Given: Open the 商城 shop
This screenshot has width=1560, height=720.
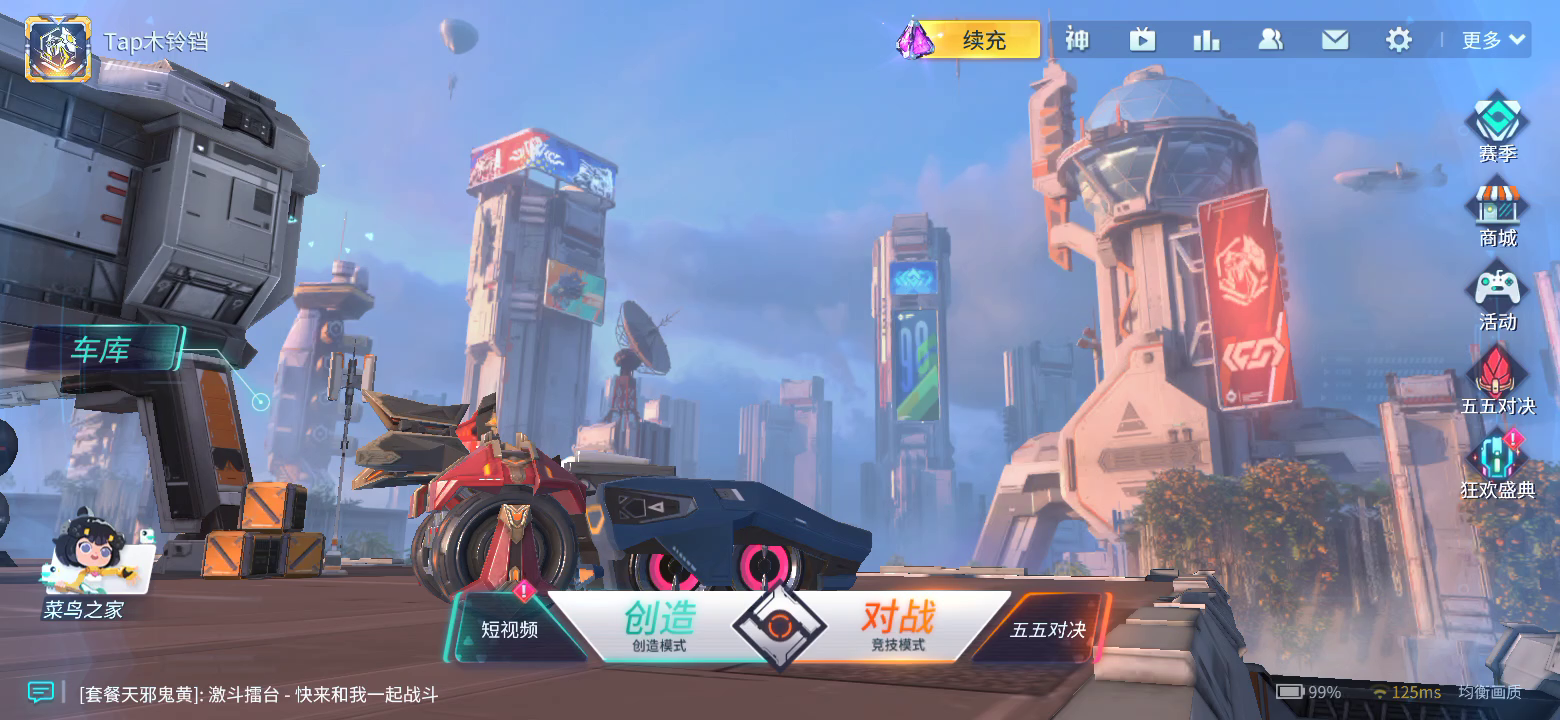Looking at the screenshot, I should tap(1497, 214).
